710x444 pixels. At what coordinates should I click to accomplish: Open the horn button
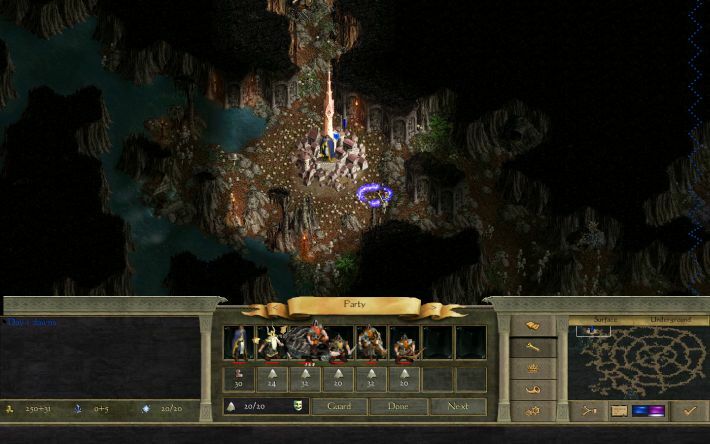tap(533, 389)
